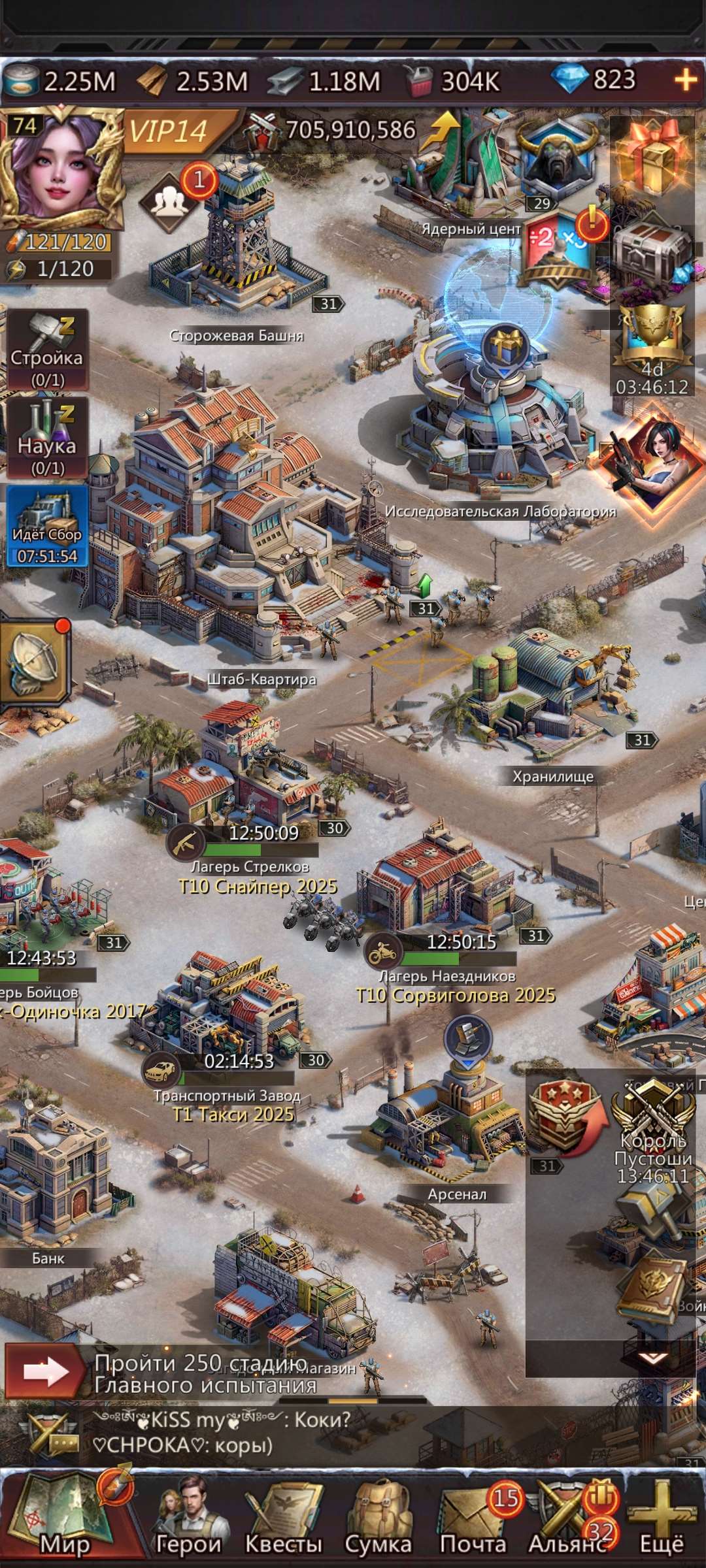Image resolution: width=706 pixels, height=1568 pixels.
Task: Add diamonds with the plus button
Action: [685, 80]
